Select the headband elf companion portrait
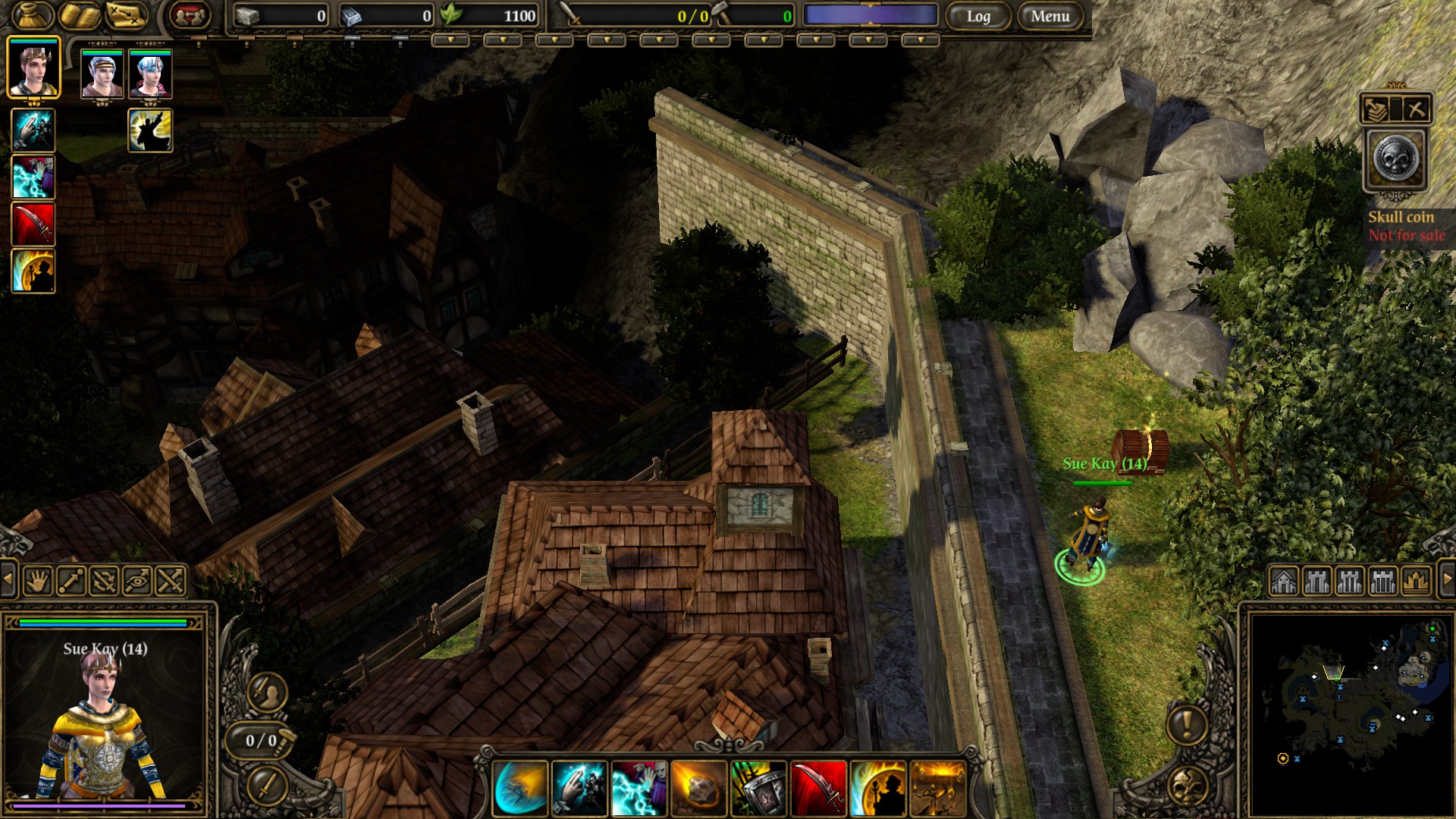This screenshot has height=819, width=1456. (102, 74)
